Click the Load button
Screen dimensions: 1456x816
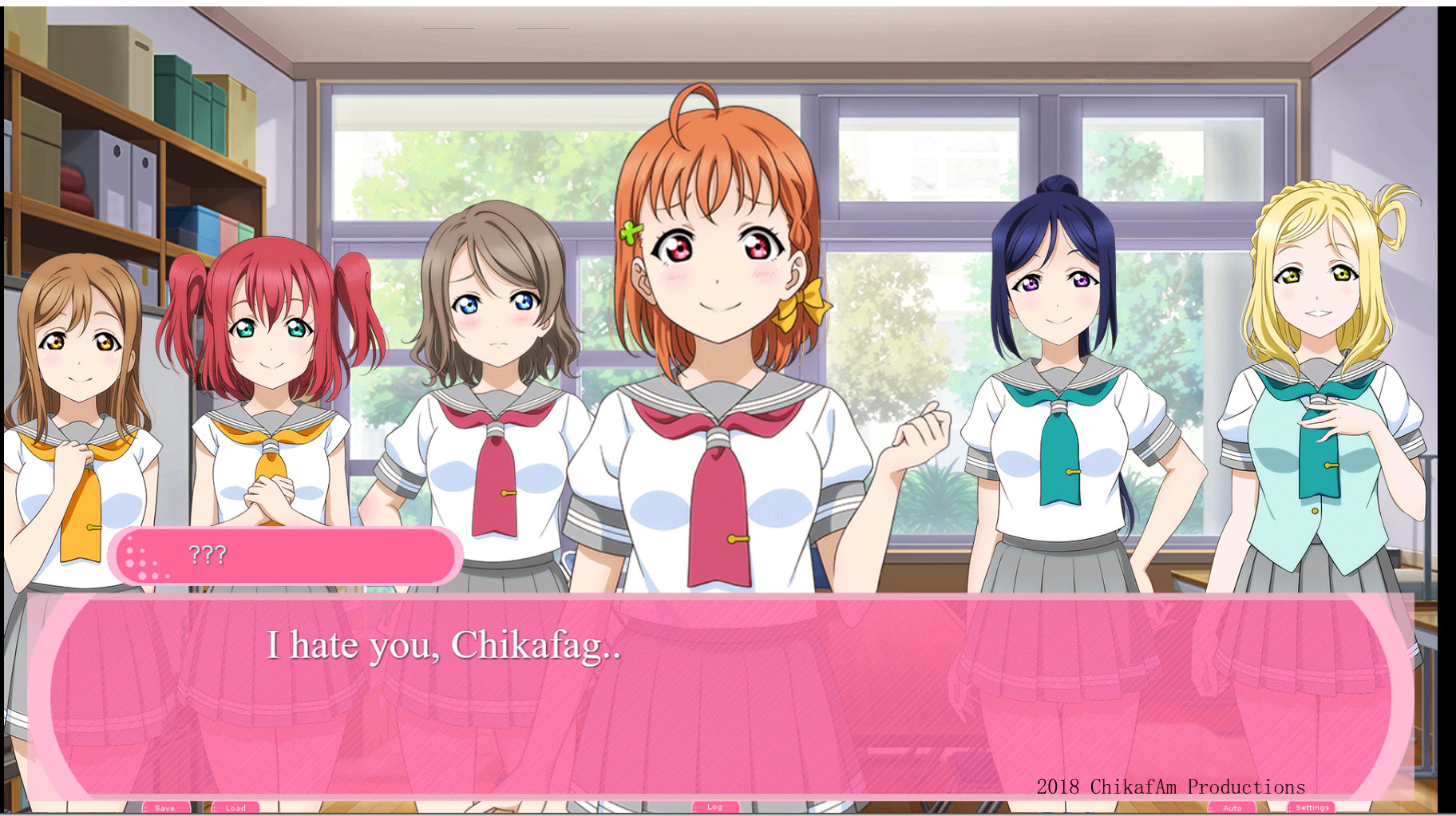(237, 807)
